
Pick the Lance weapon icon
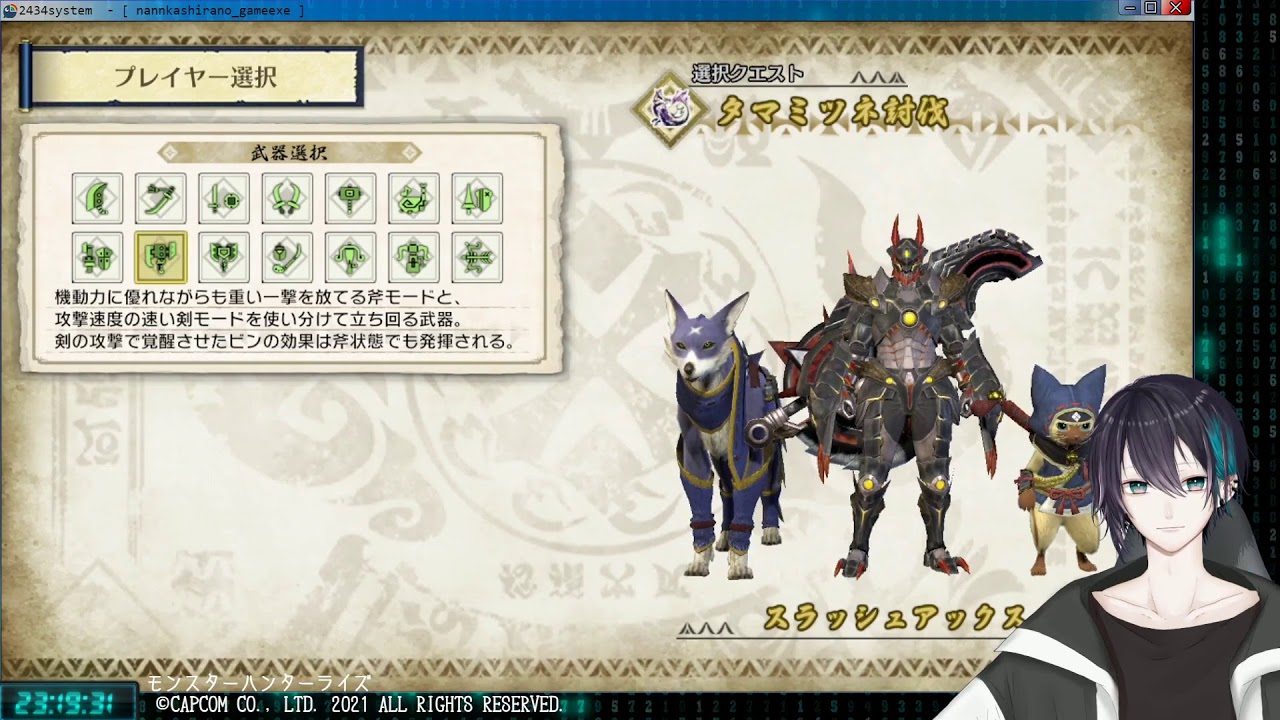click(477, 198)
